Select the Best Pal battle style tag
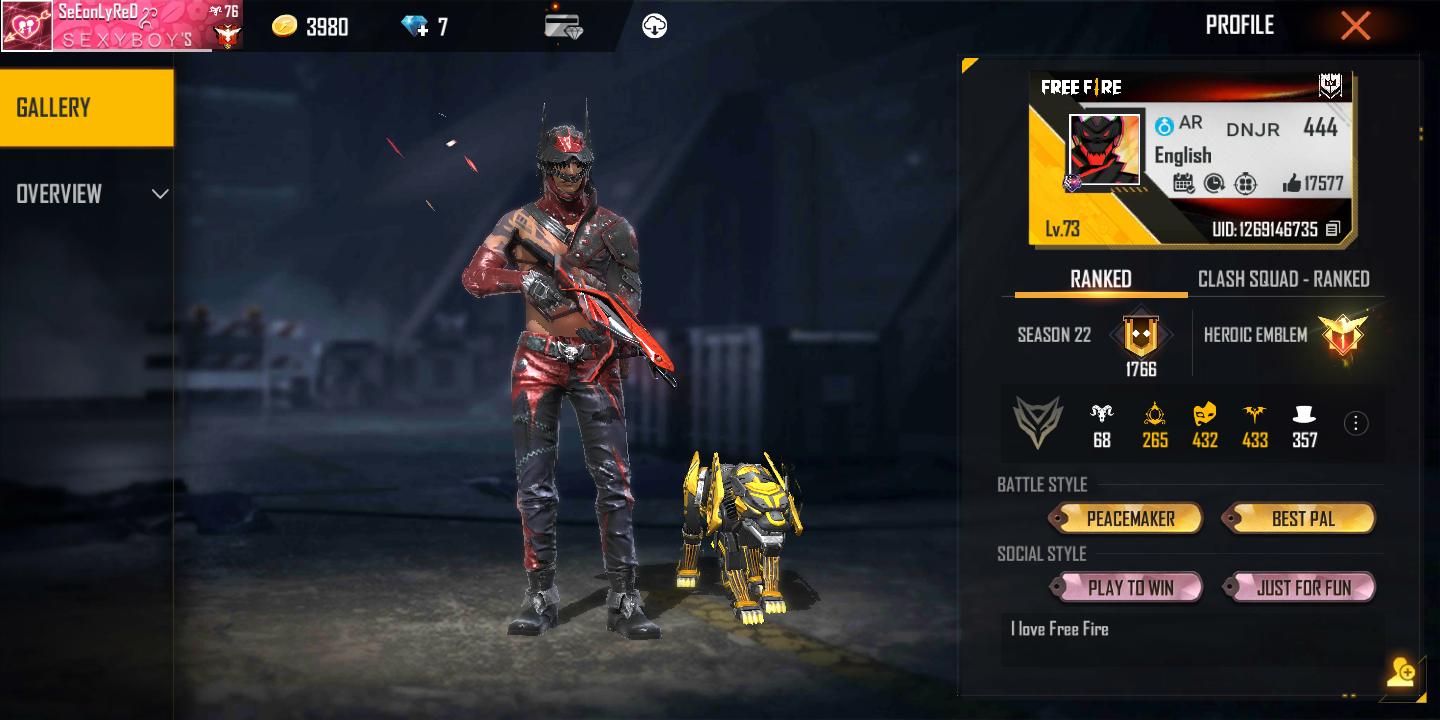The height and width of the screenshot is (720, 1440). click(1302, 518)
